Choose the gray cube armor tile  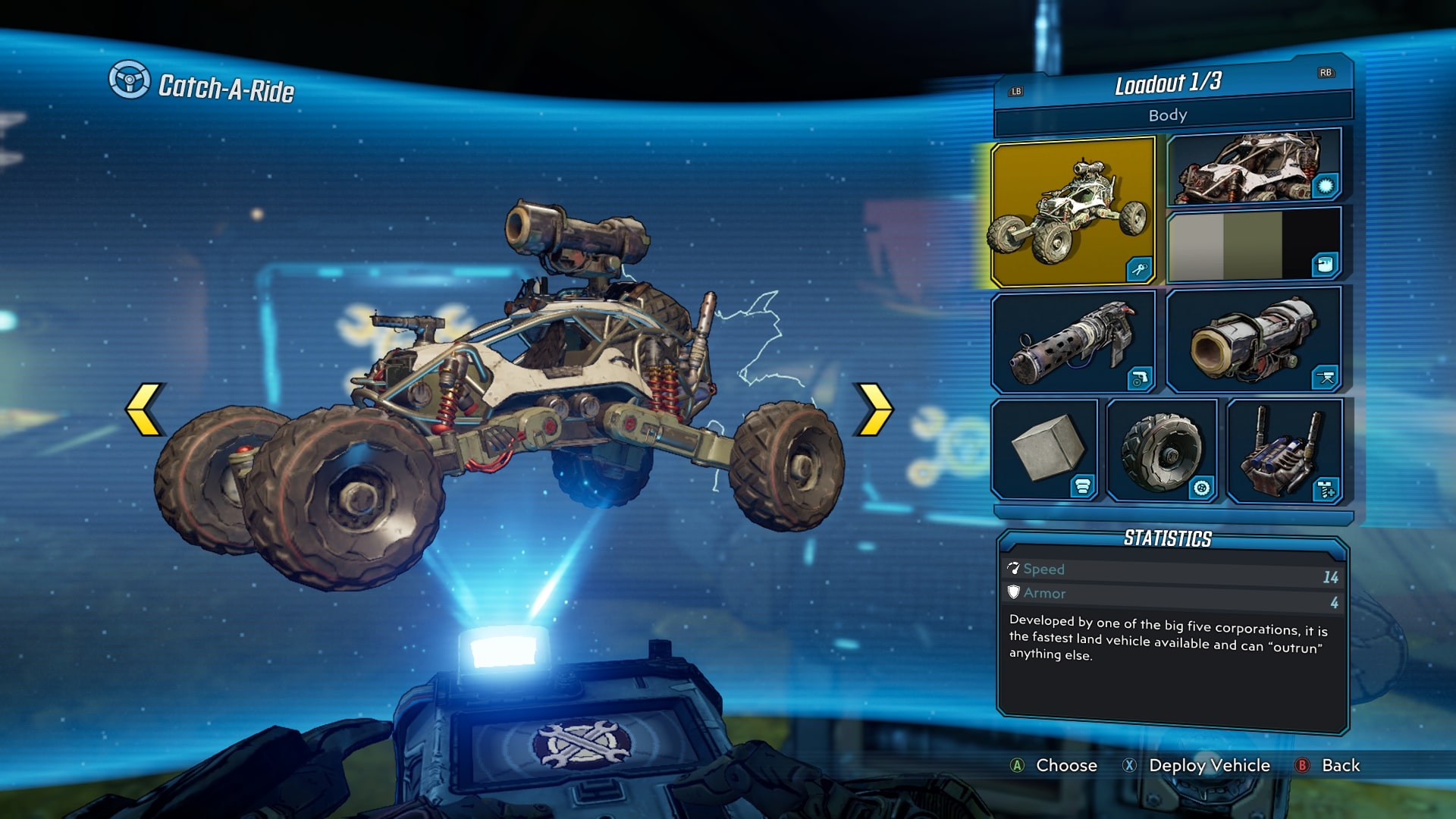(x=1045, y=449)
